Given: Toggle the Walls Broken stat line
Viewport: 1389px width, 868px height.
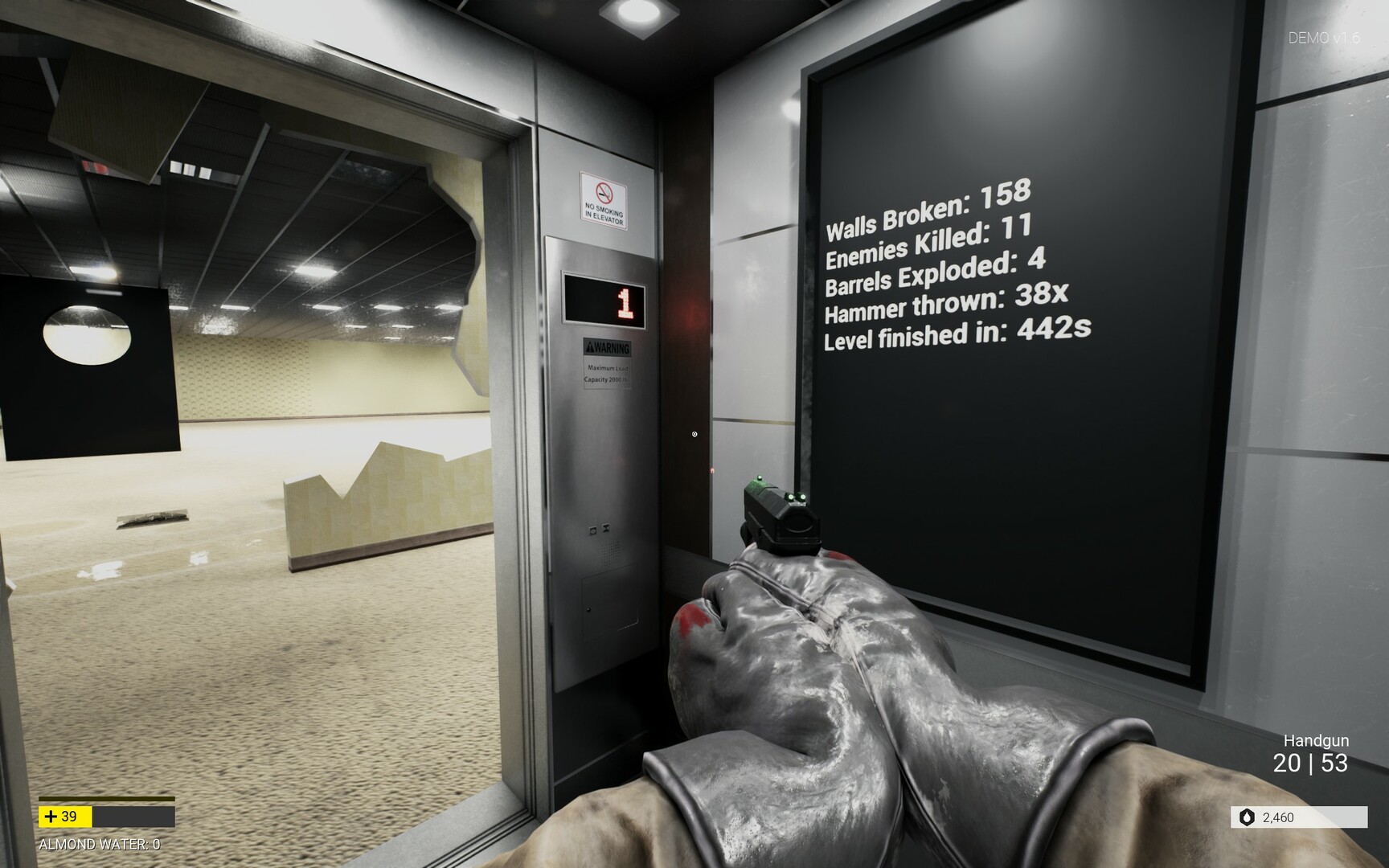Looking at the screenshot, I should (928, 209).
